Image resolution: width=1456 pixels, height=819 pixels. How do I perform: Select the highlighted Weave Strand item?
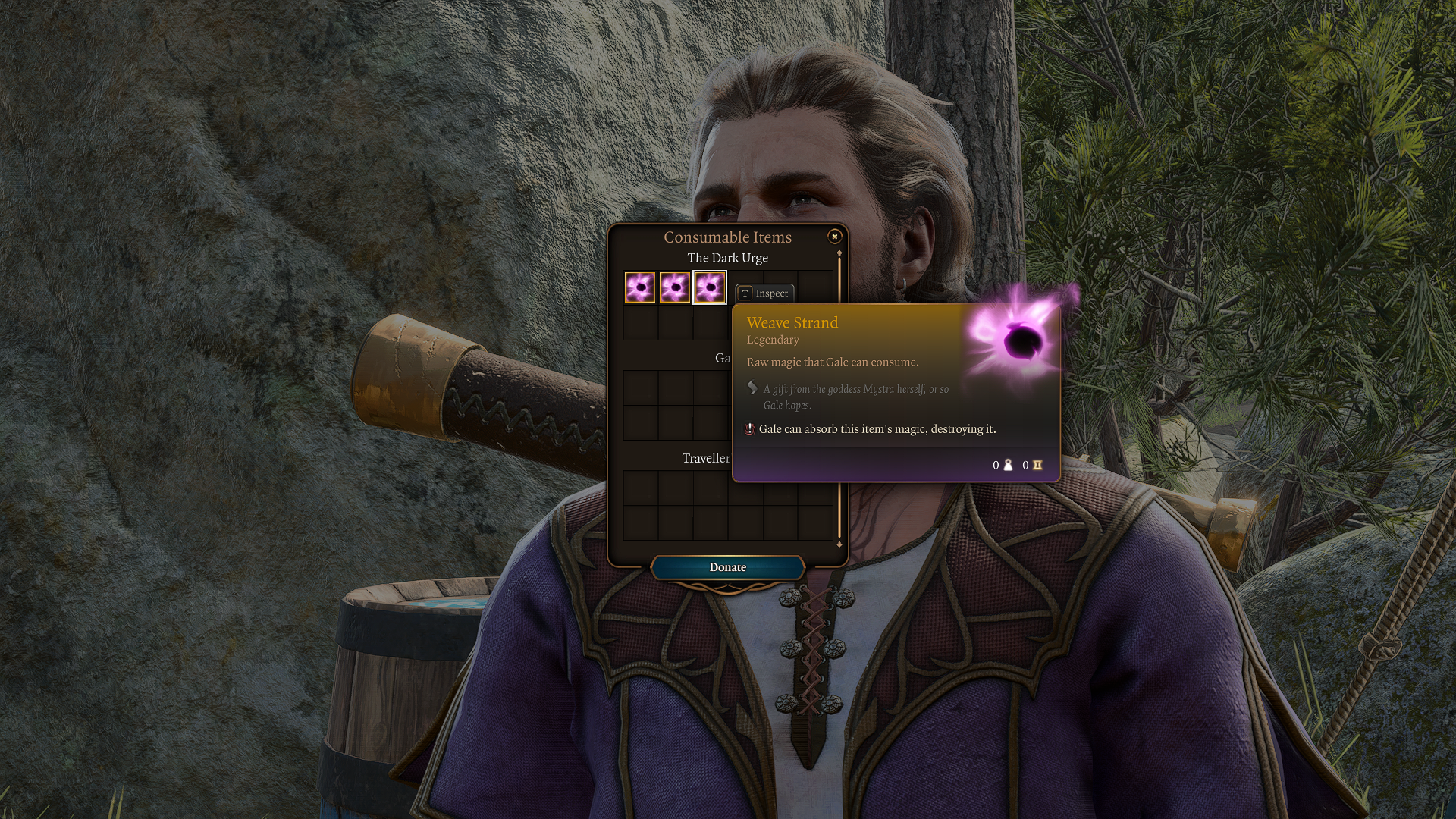710,287
